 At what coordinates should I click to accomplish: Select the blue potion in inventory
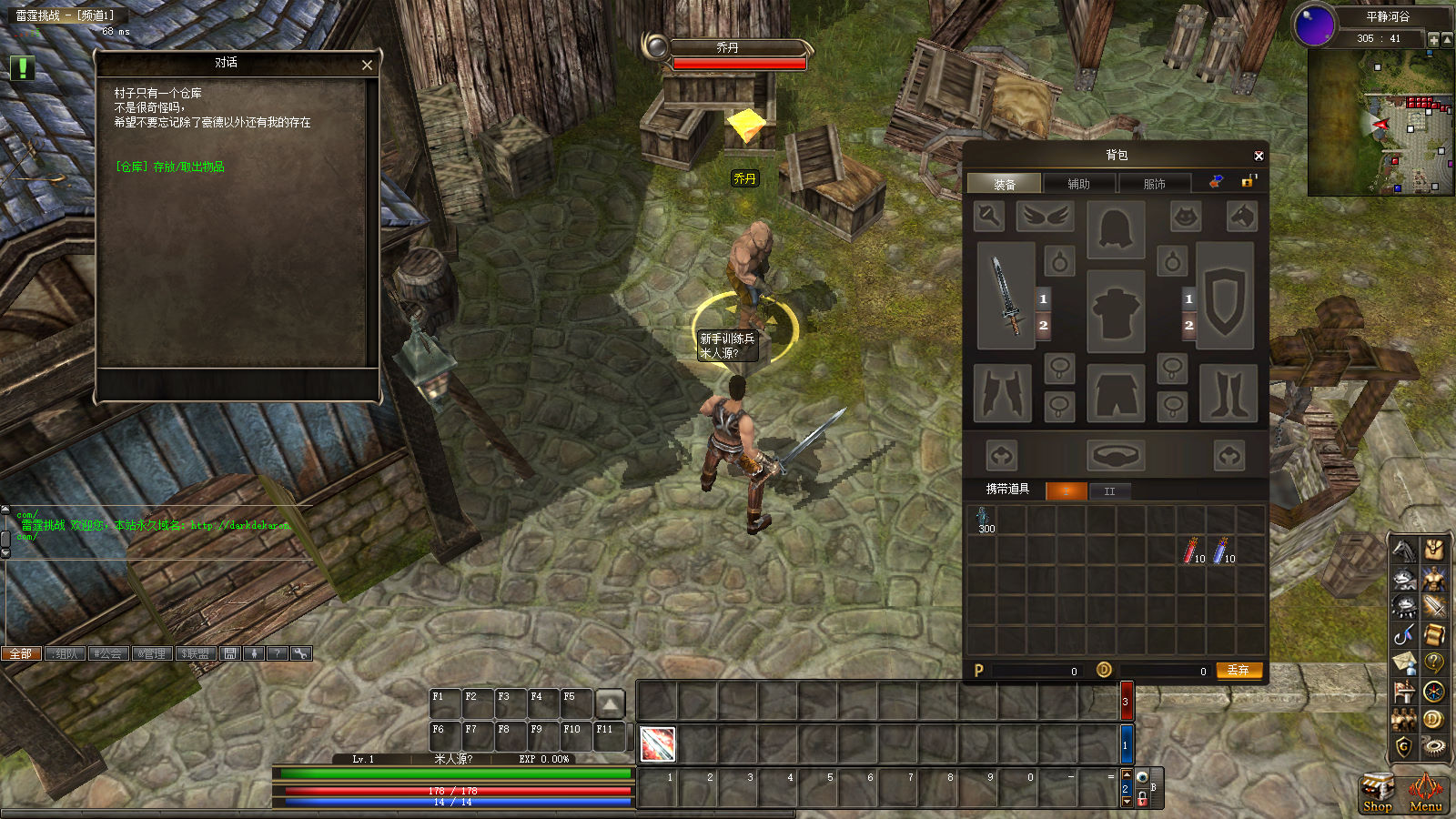pos(1221,550)
